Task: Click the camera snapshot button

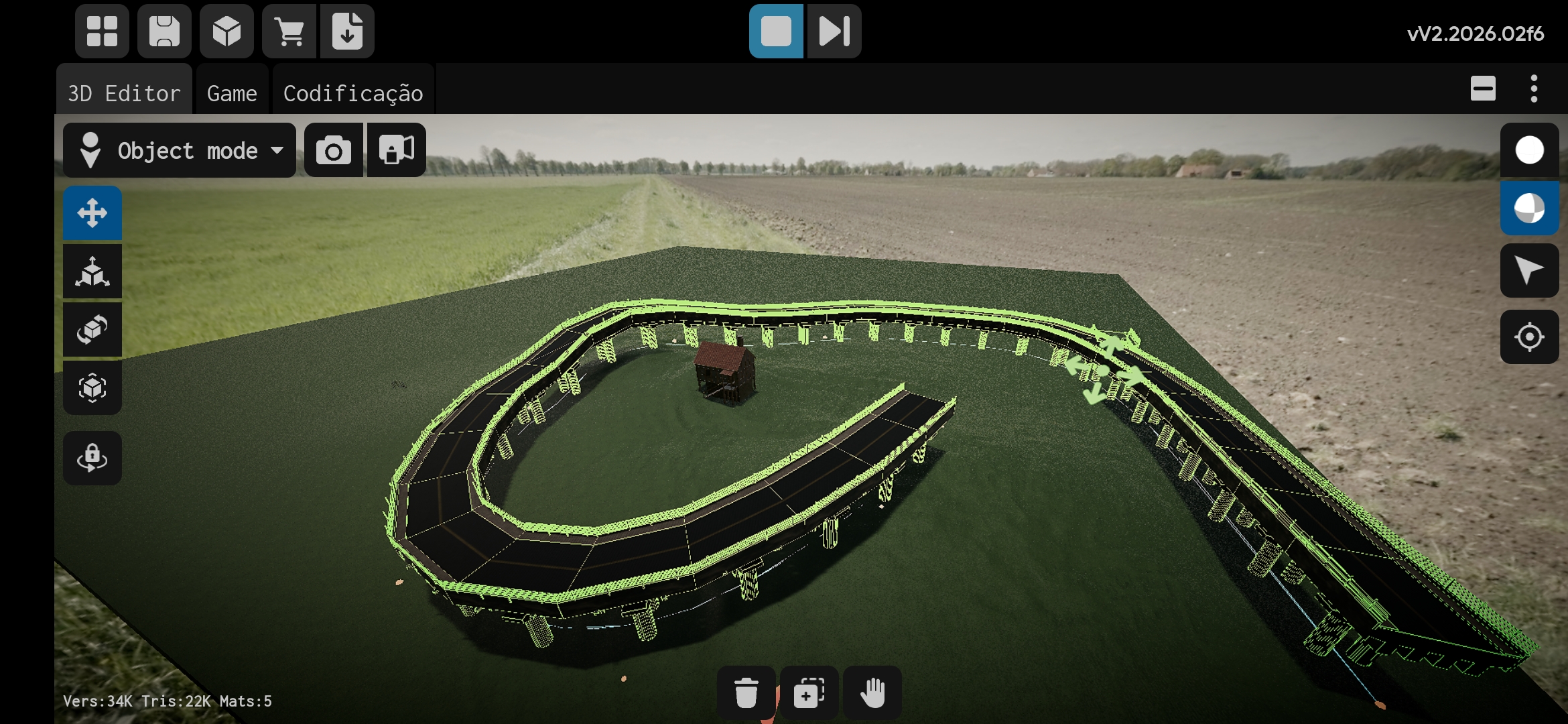Action: (334, 150)
